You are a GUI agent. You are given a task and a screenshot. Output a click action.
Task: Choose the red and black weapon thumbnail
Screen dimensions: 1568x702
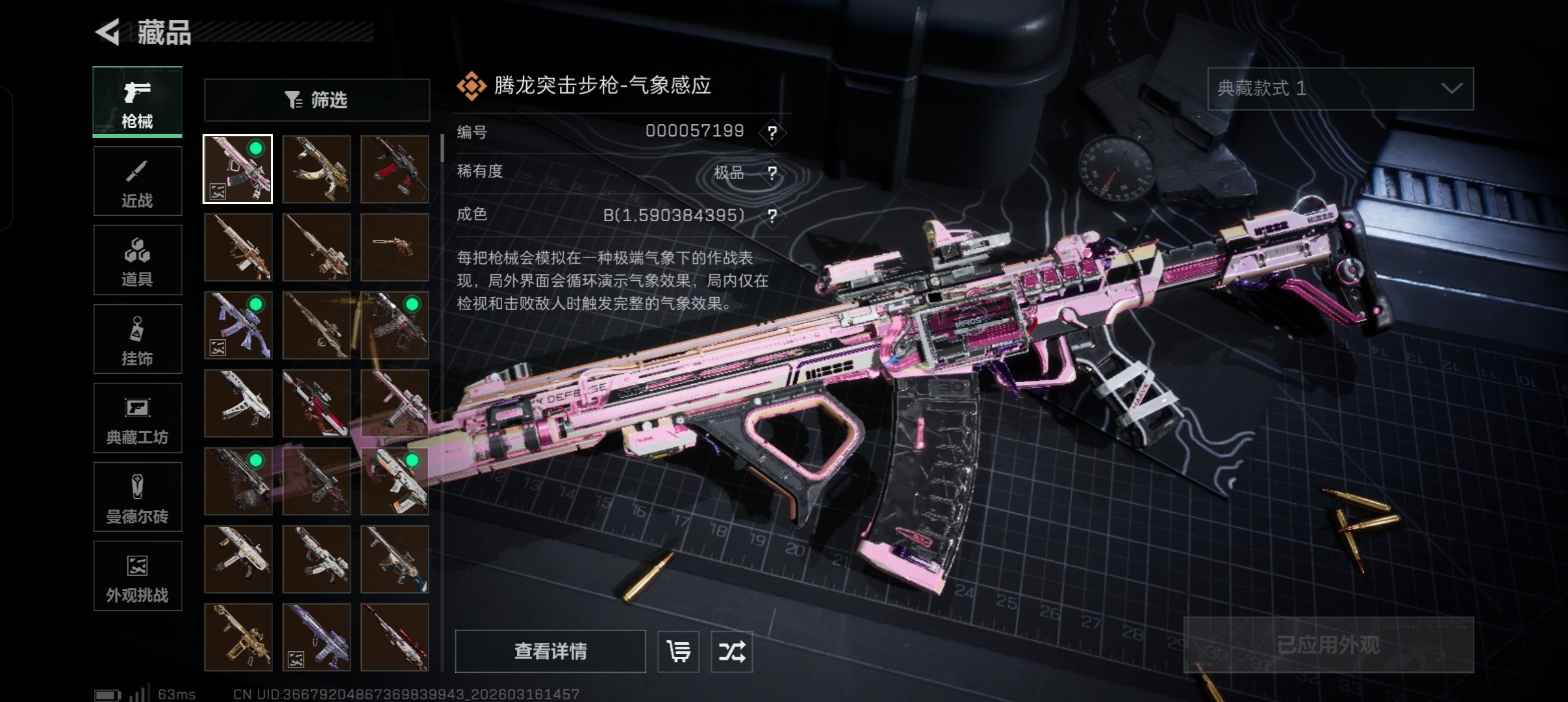(394, 169)
